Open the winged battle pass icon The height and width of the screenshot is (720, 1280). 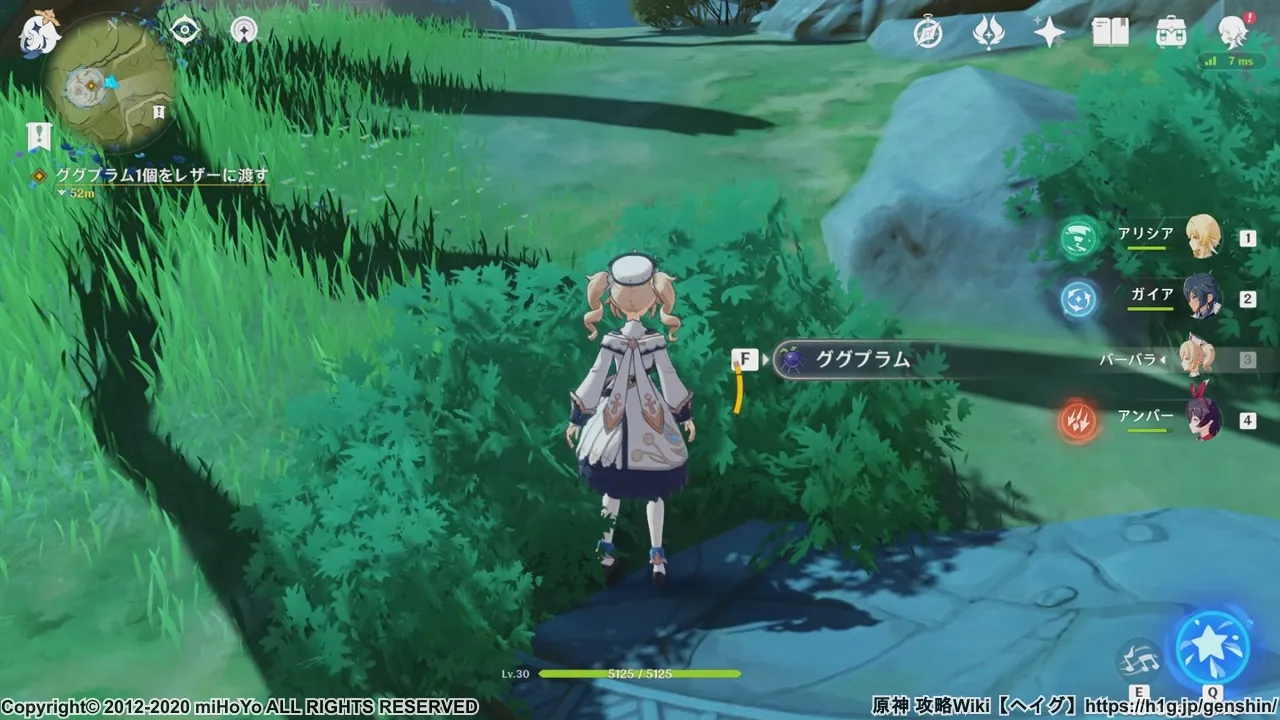coord(988,33)
